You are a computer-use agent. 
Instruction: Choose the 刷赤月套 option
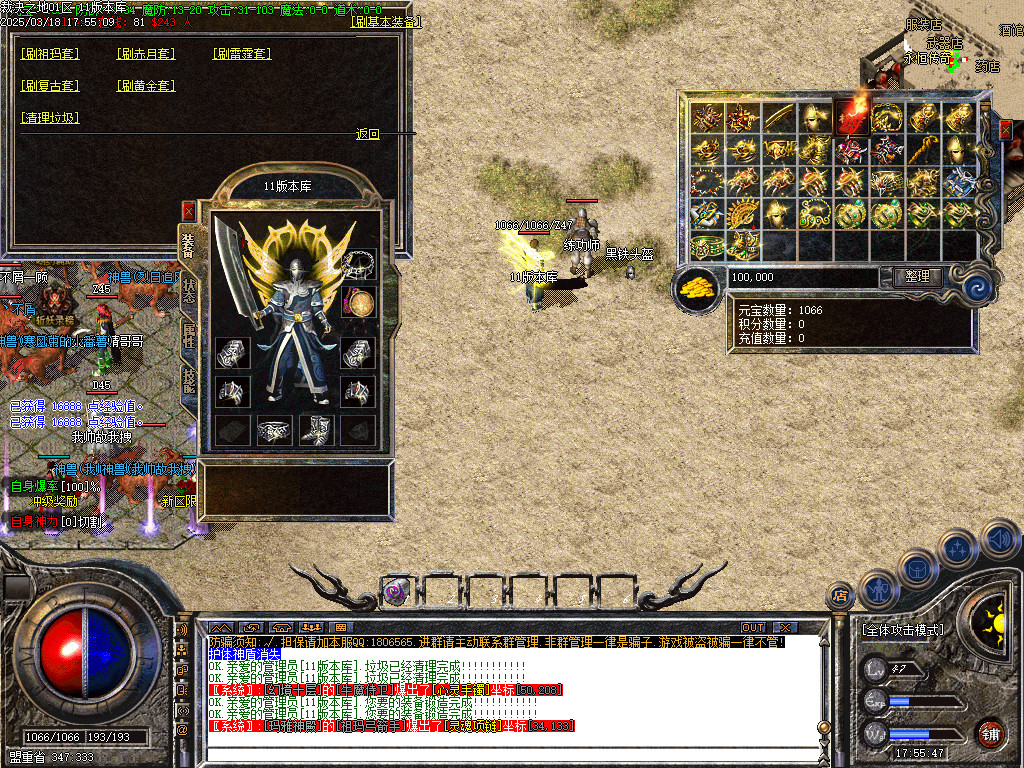coord(146,54)
